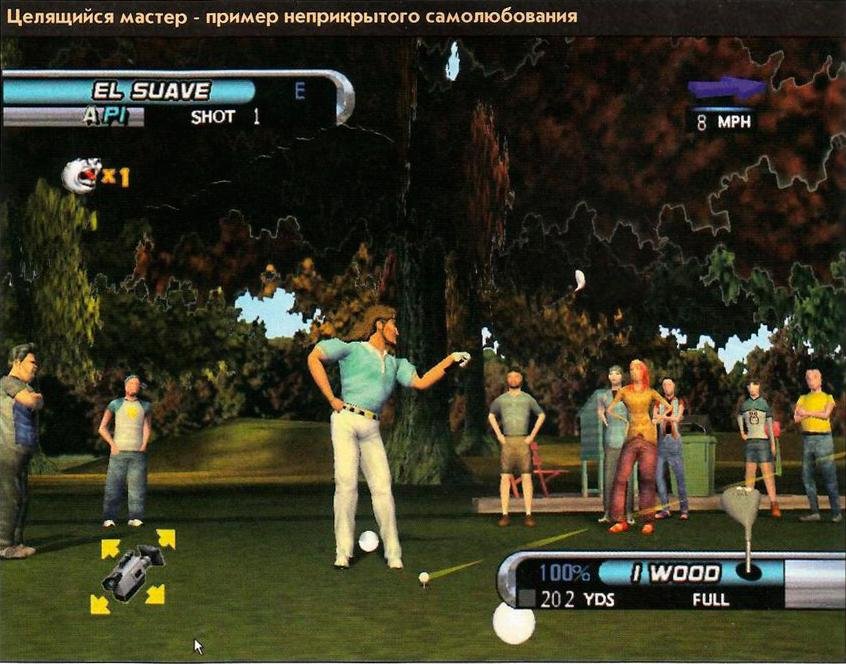The width and height of the screenshot is (846, 664).
Task: Click the large white golf ball icon
Action: (x=514, y=622)
